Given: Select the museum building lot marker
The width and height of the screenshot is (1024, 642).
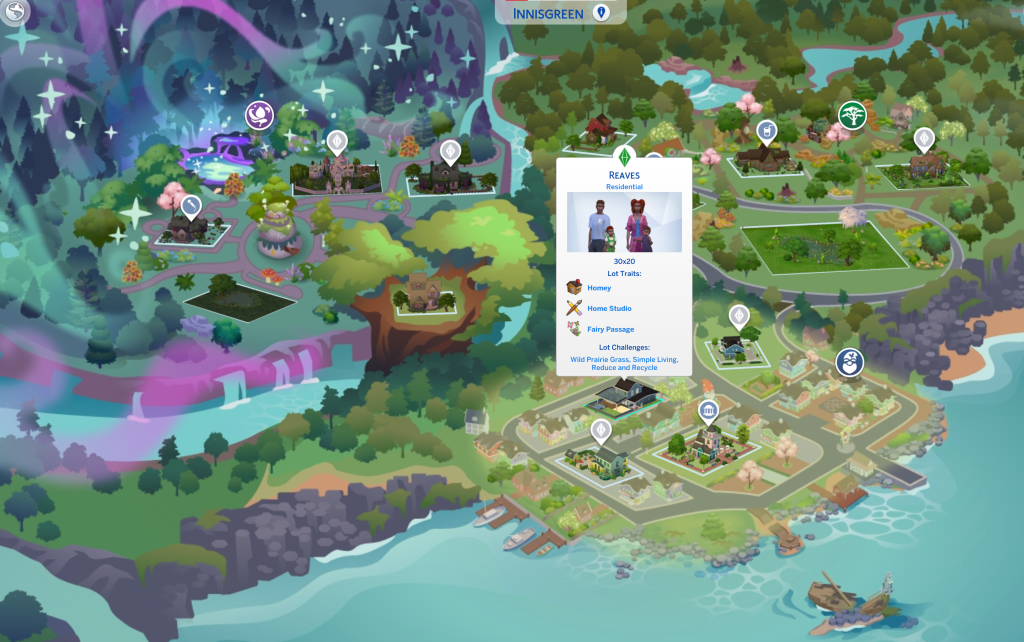Looking at the screenshot, I should click(709, 411).
